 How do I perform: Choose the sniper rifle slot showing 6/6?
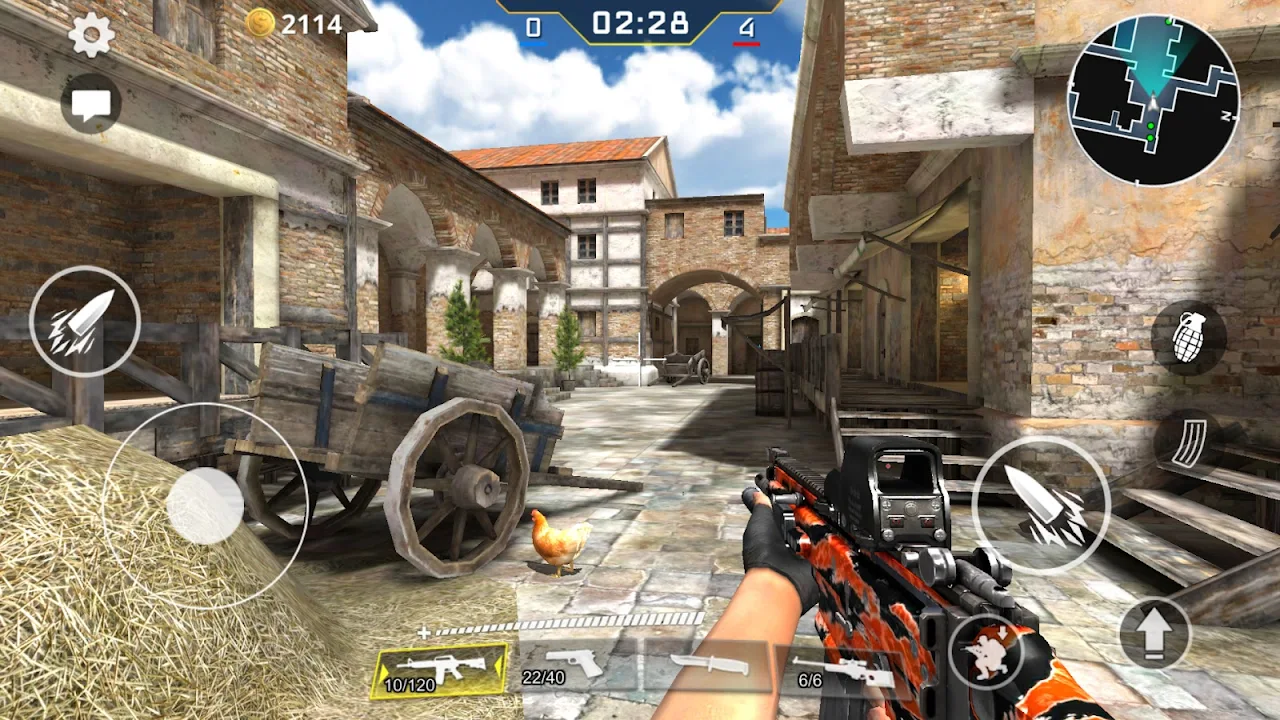click(x=842, y=670)
